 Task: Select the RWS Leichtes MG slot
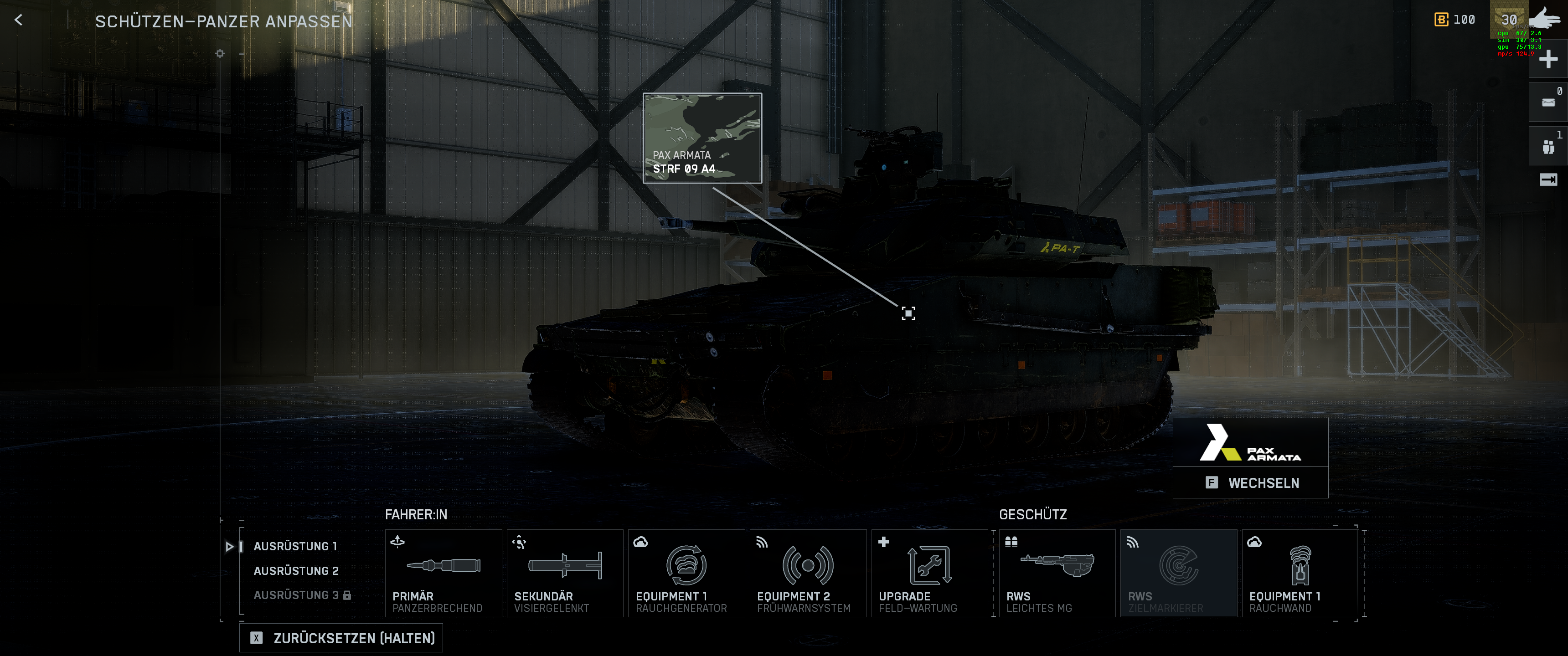[1057, 573]
